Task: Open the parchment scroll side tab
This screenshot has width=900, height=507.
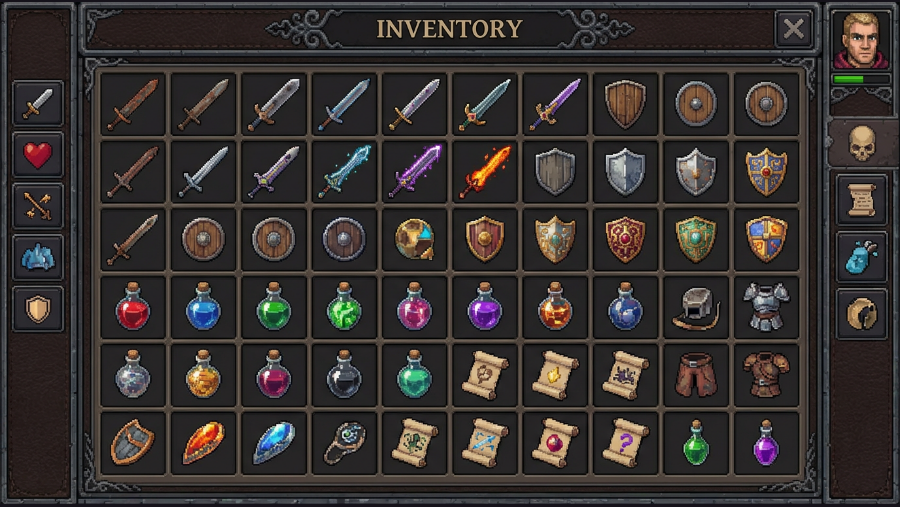Action: click(861, 201)
